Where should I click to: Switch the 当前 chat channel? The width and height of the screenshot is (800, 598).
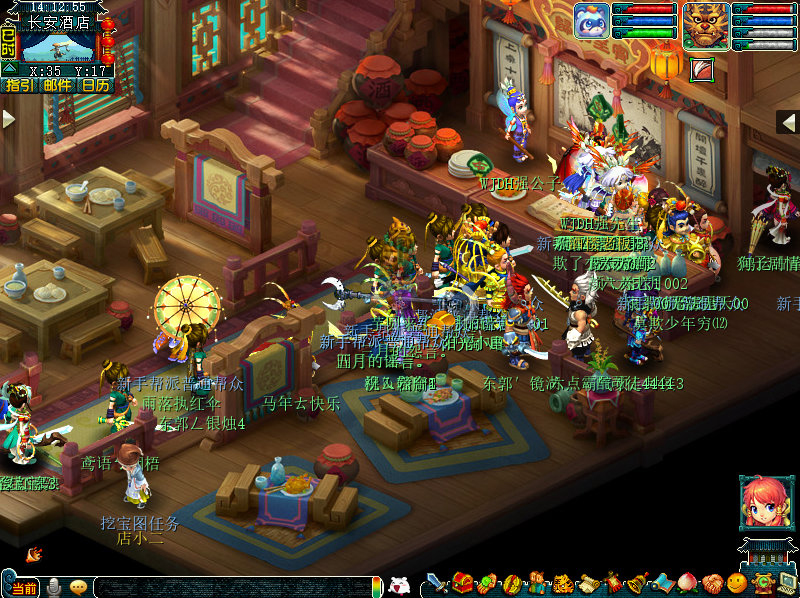(x=24, y=587)
